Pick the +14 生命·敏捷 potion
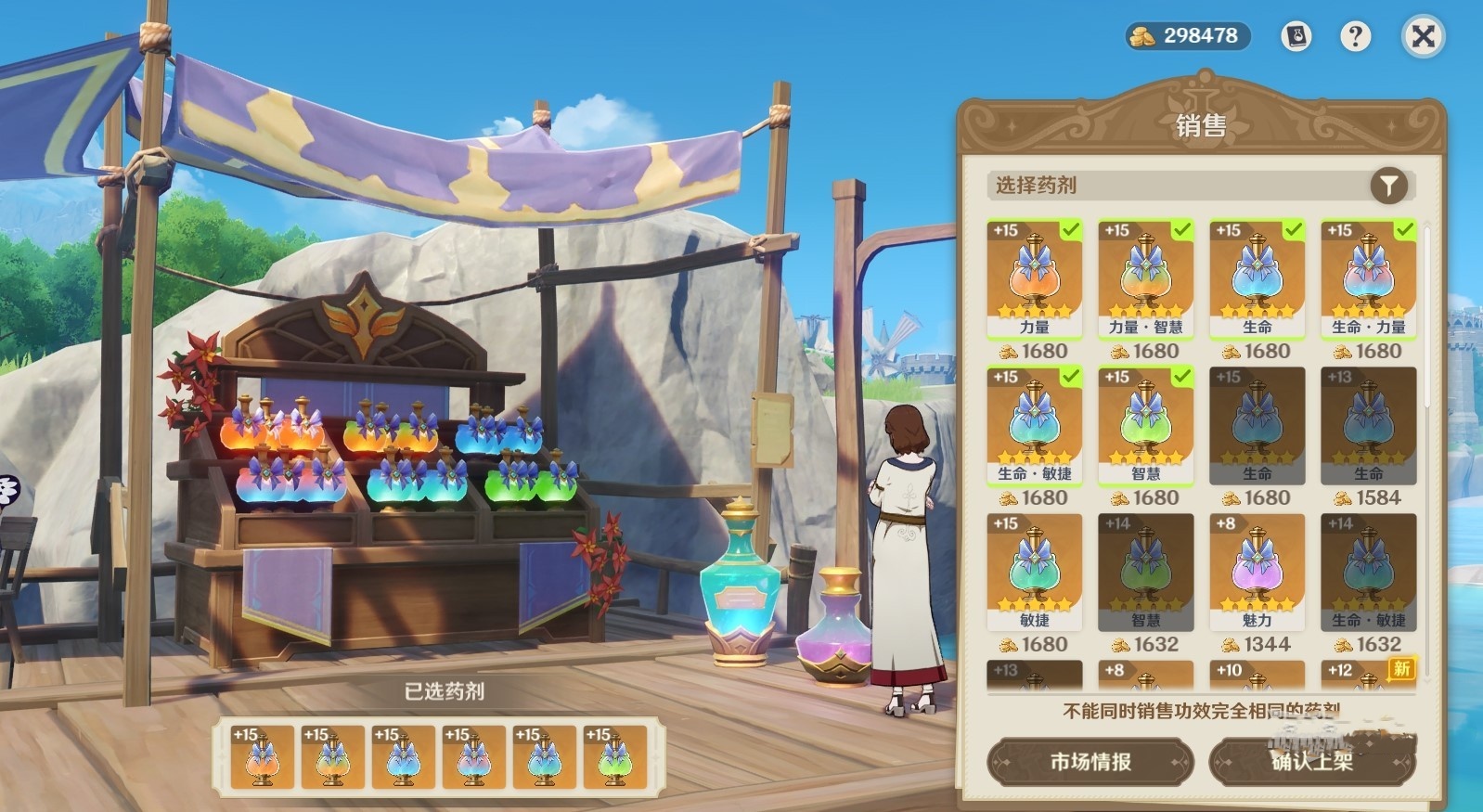The height and width of the screenshot is (812, 1483). click(x=1368, y=572)
